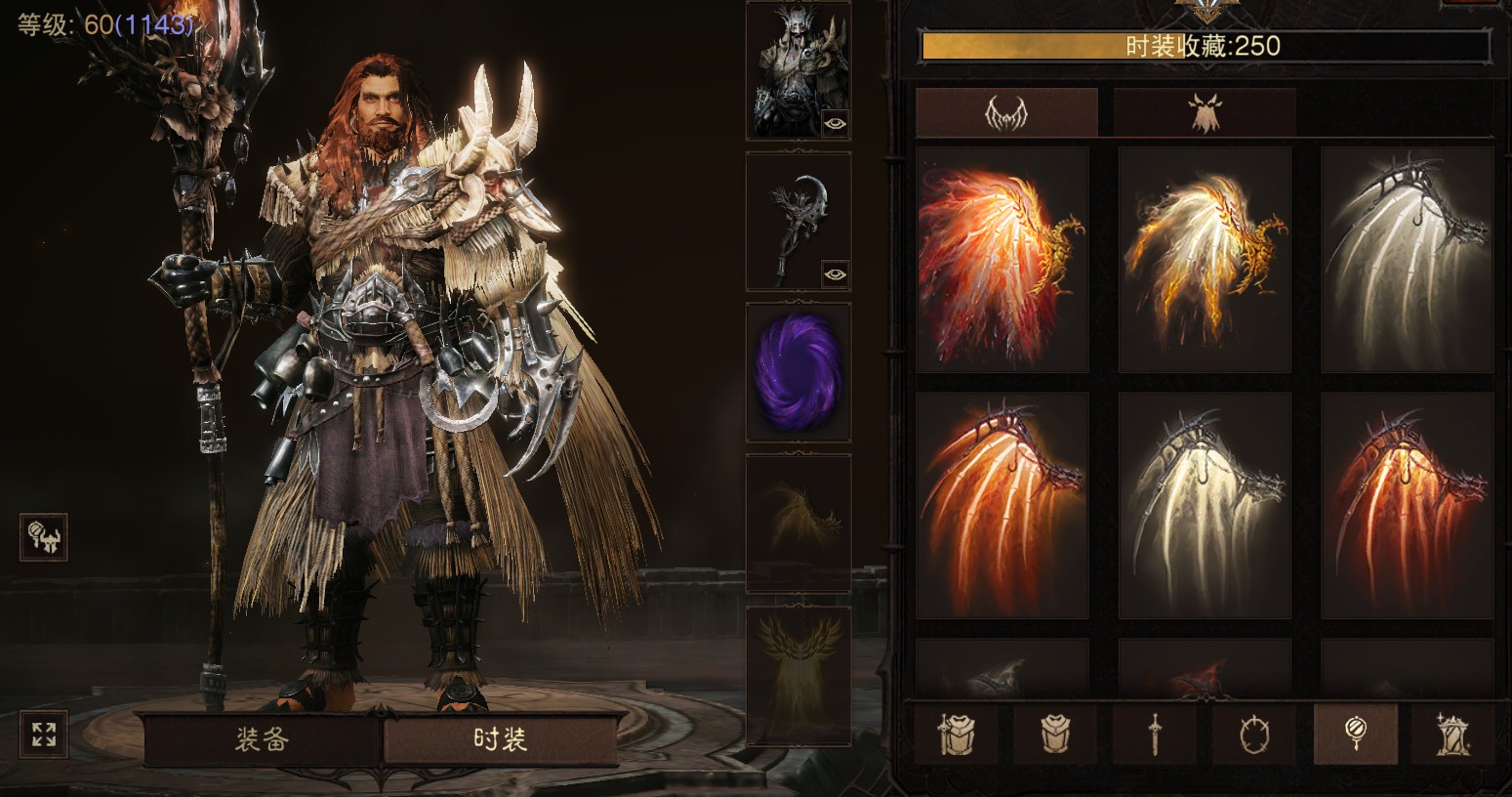Screen dimensions: 1512x797
Task: Select the 时装 cosmetics tab
Action: tap(500, 739)
